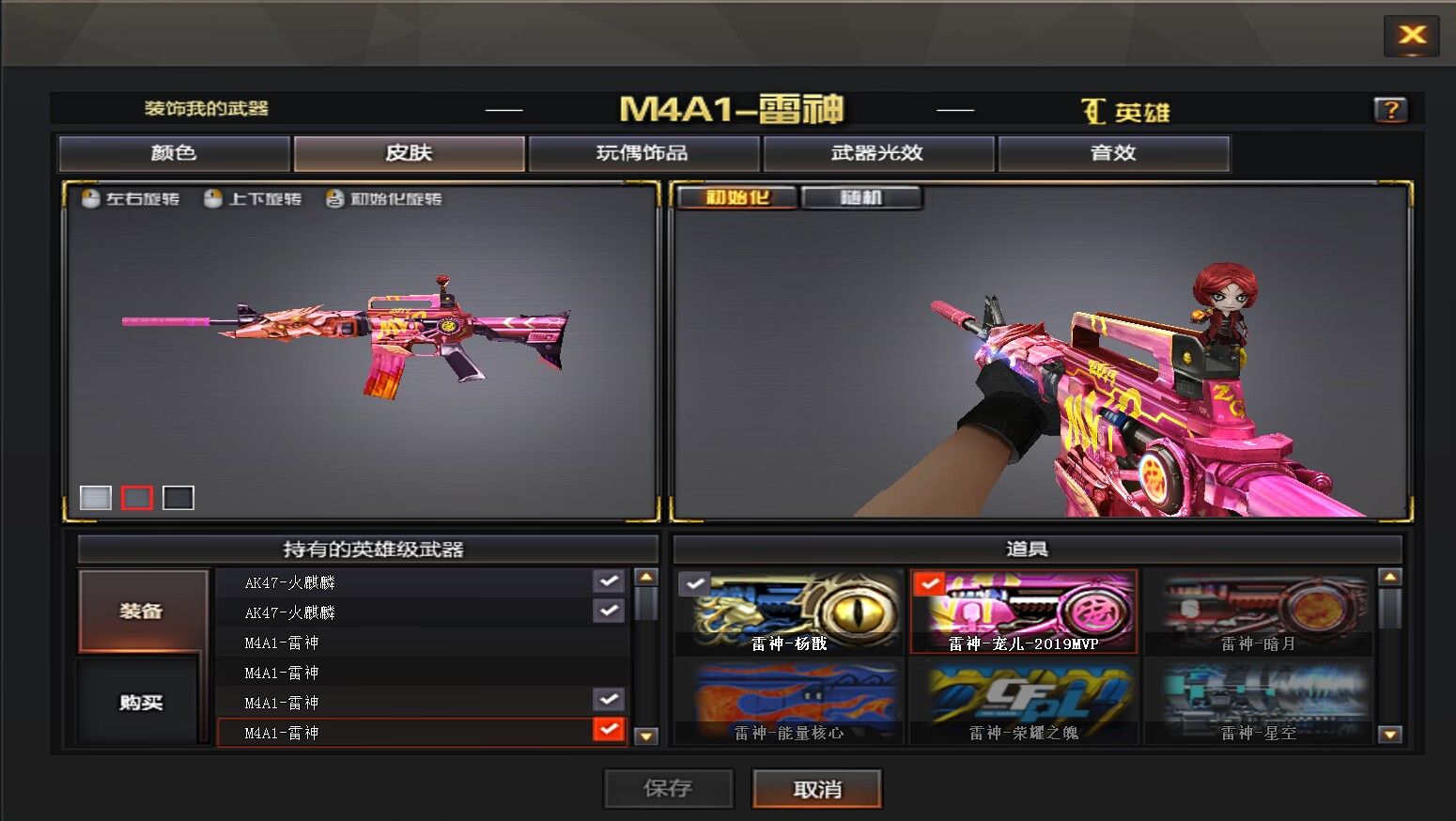Open the 音效 tab

[1113, 153]
